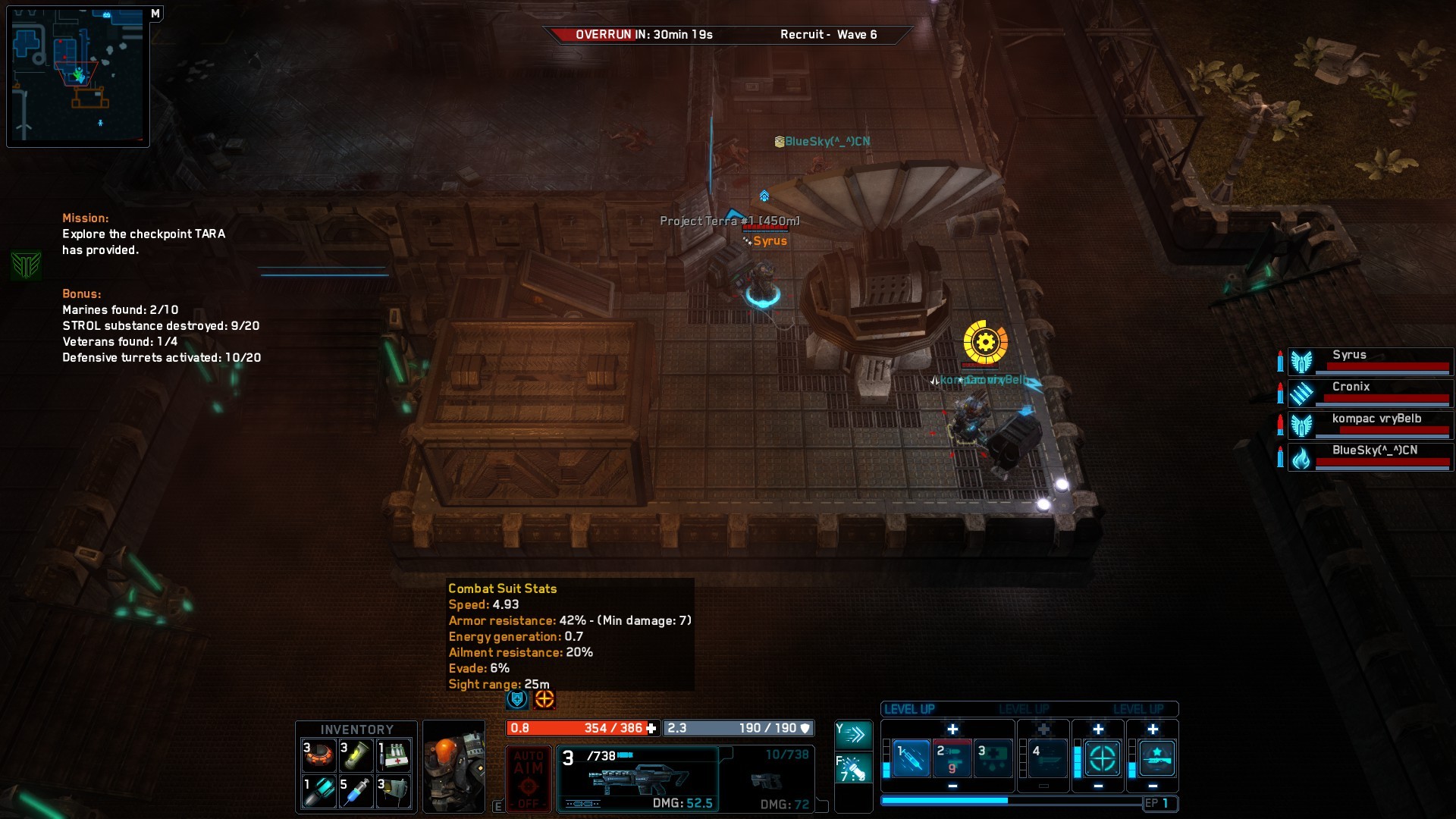1456x819 pixels.
Task: Add a point to the rifle star skill
Action: click(1153, 730)
